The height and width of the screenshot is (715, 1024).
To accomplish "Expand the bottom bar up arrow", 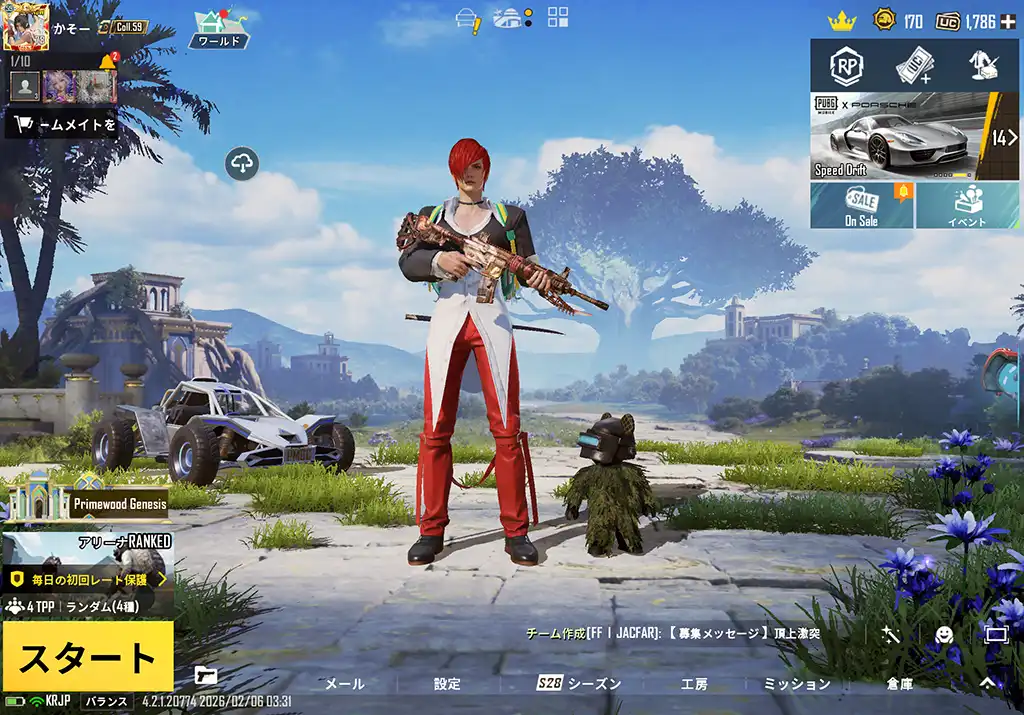I will (987, 684).
